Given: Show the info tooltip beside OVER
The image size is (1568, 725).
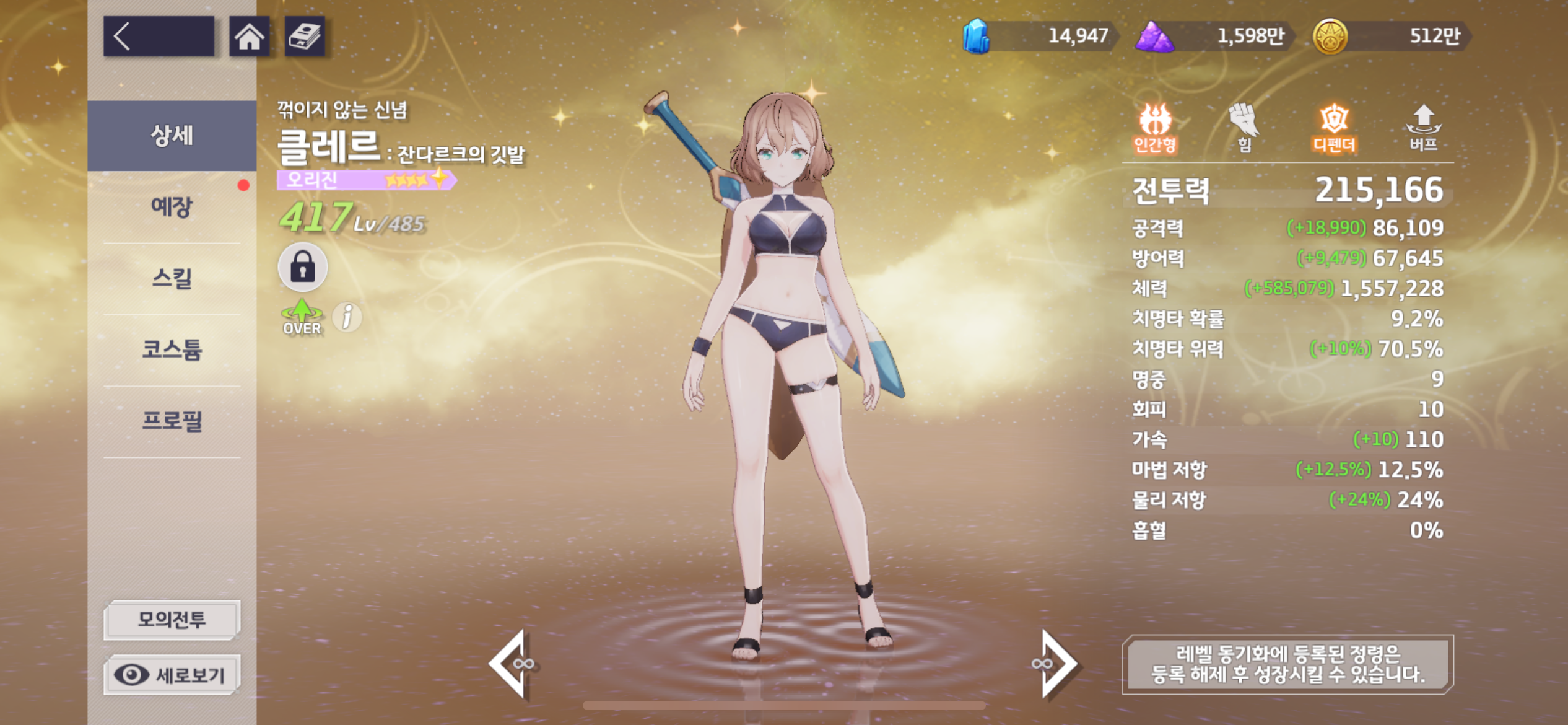Looking at the screenshot, I should pos(347,317).
